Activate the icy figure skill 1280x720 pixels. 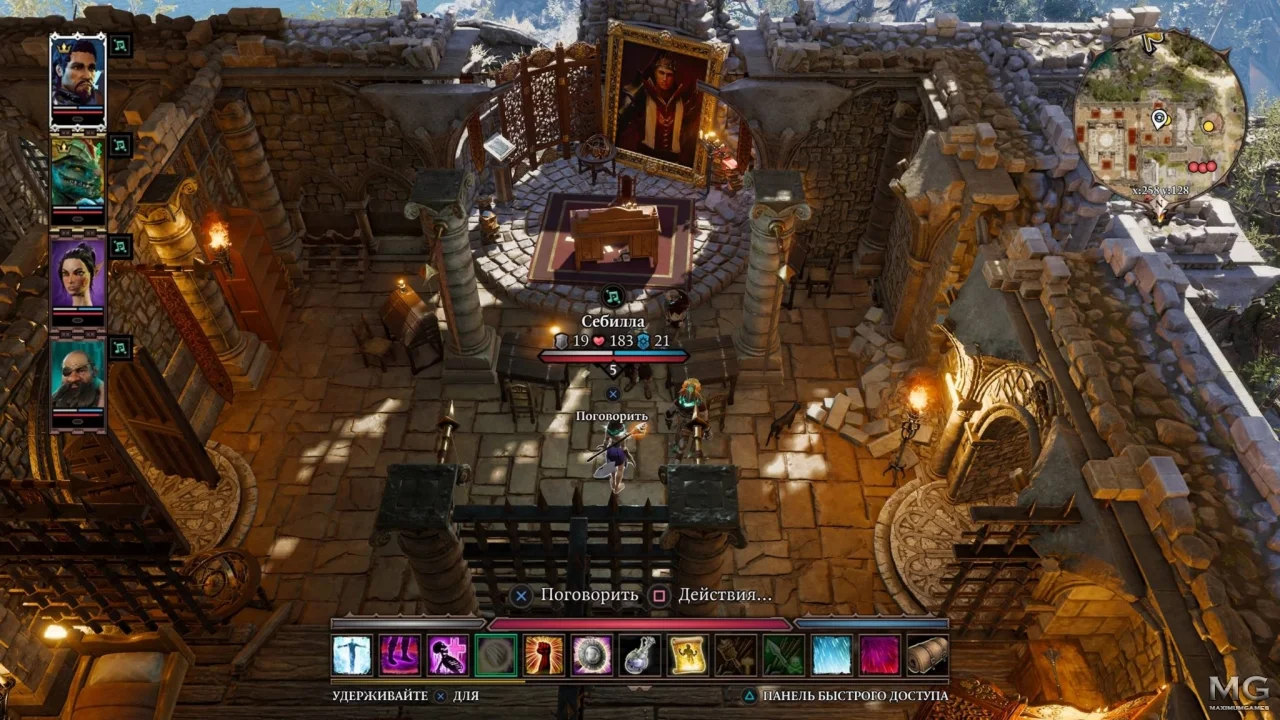click(x=352, y=655)
